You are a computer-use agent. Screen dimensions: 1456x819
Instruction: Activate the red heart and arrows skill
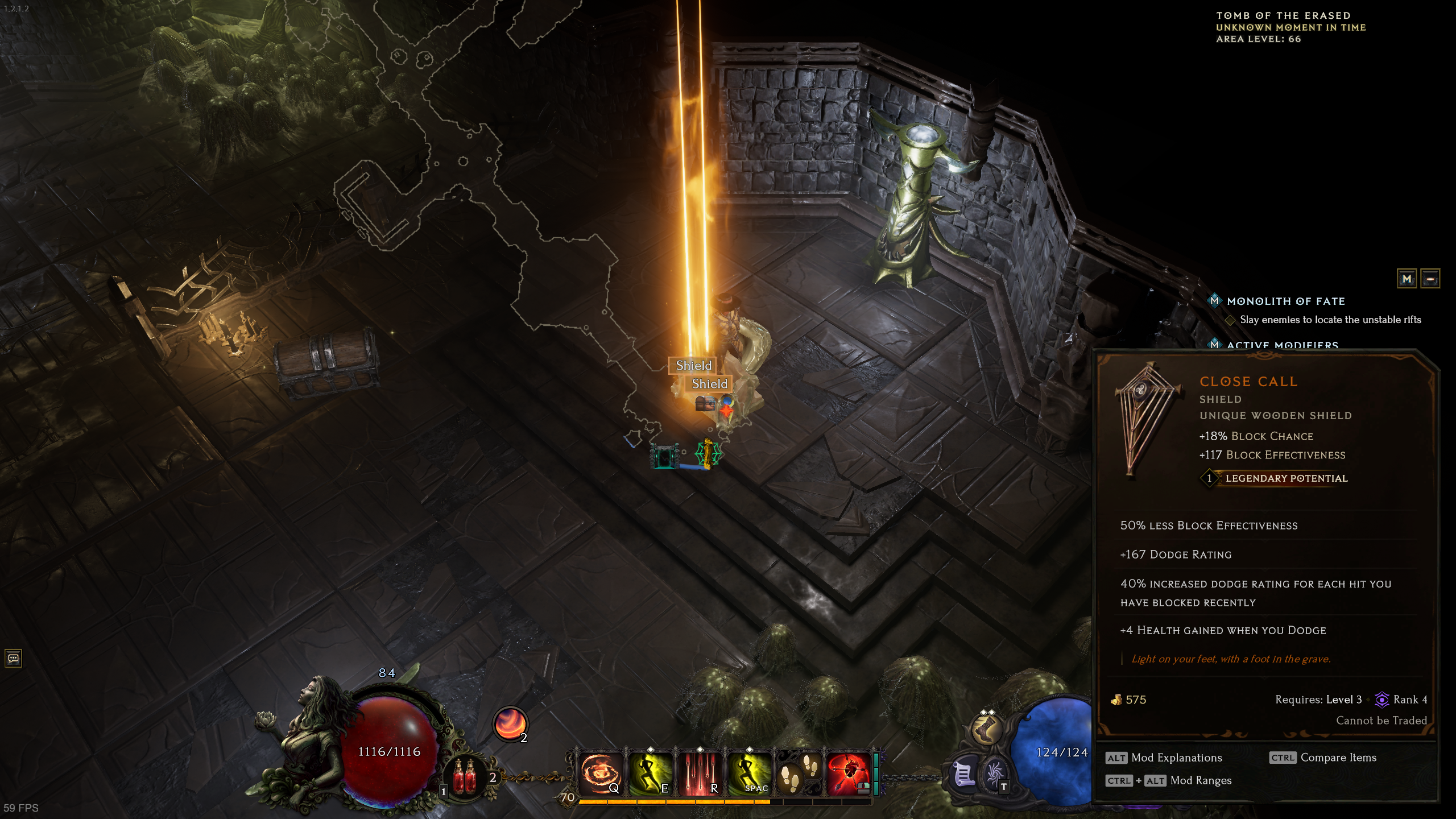[x=848, y=773]
